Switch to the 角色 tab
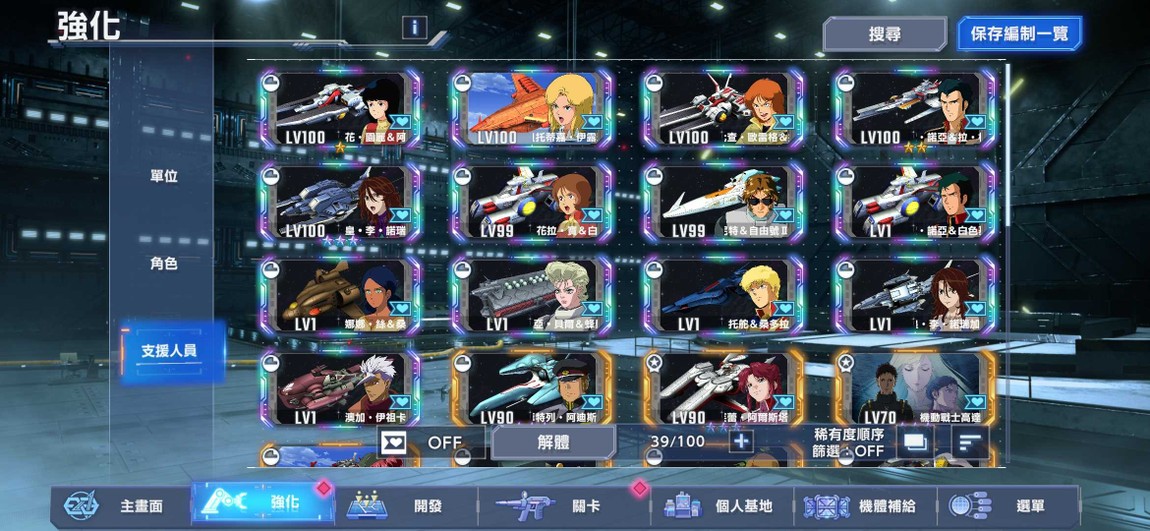The image size is (1150, 531). click(x=163, y=264)
